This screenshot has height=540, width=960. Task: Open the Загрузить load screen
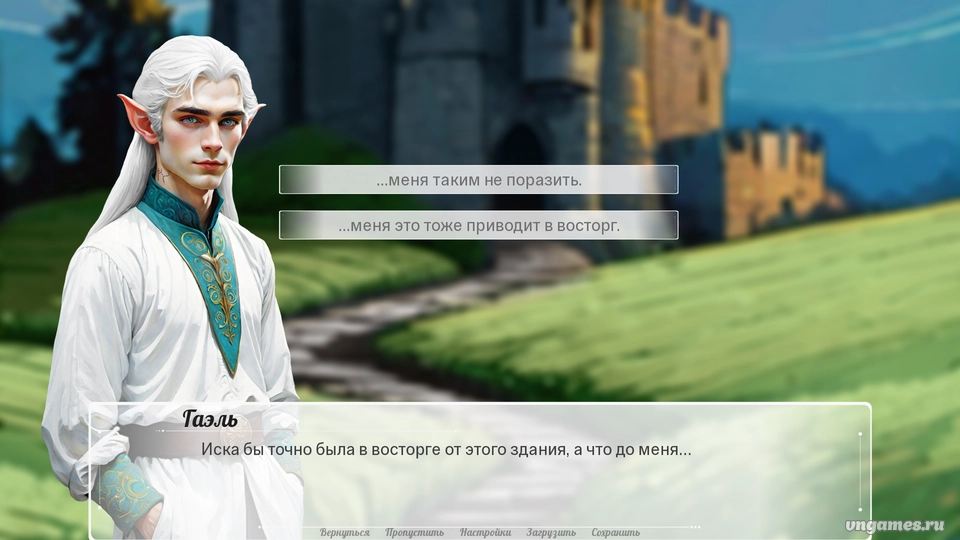click(x=551, y=532)
